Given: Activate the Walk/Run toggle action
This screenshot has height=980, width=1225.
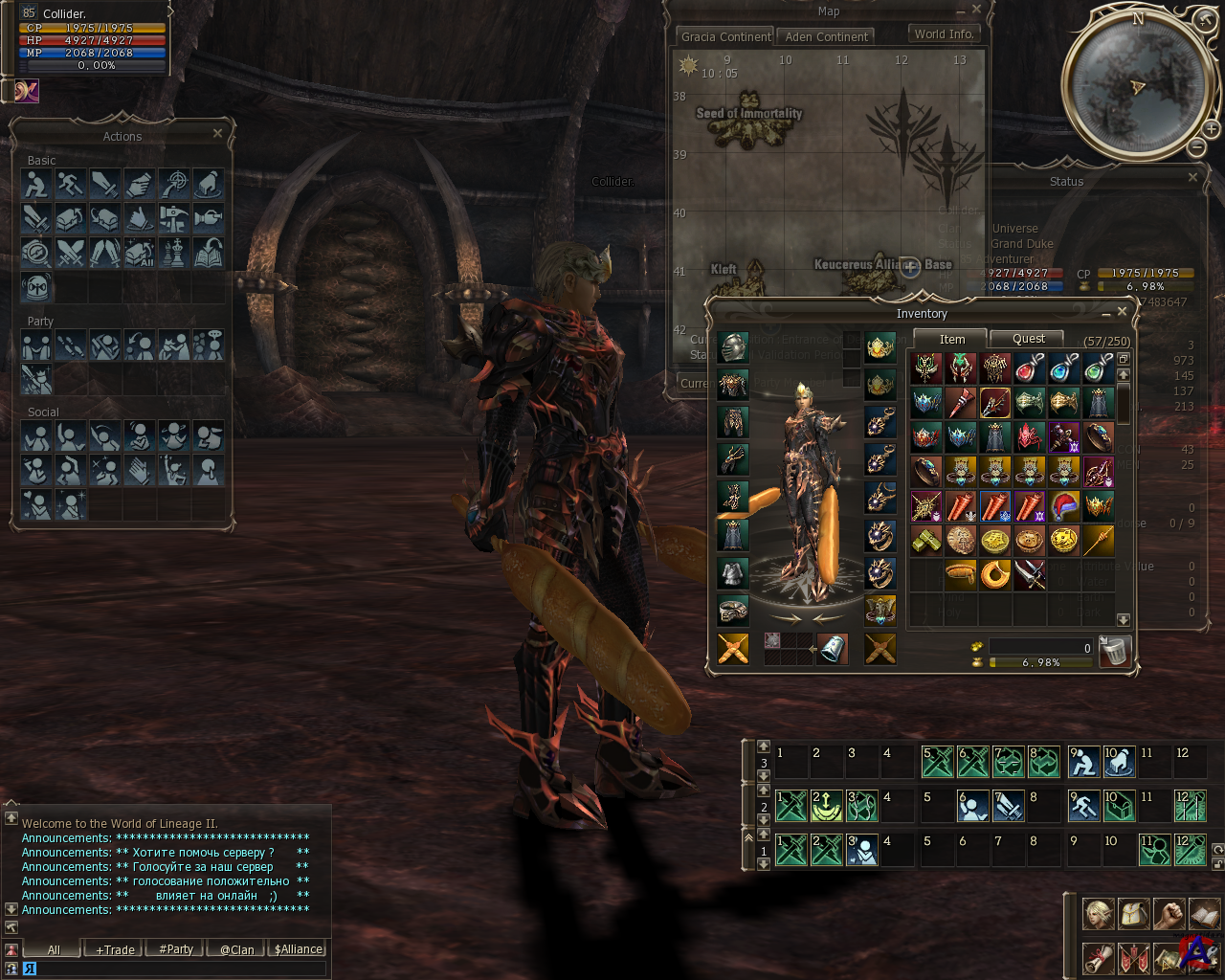Looking at the screenshot, I should click(x=71, y=184).
